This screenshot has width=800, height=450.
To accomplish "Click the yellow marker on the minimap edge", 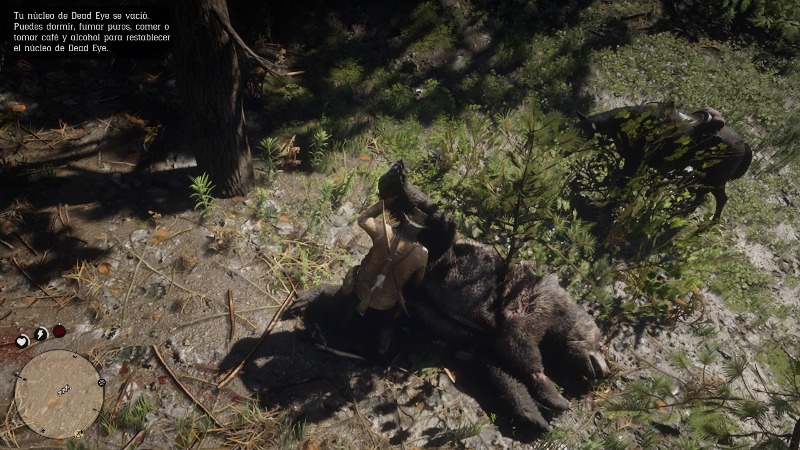I will (79, 434).
